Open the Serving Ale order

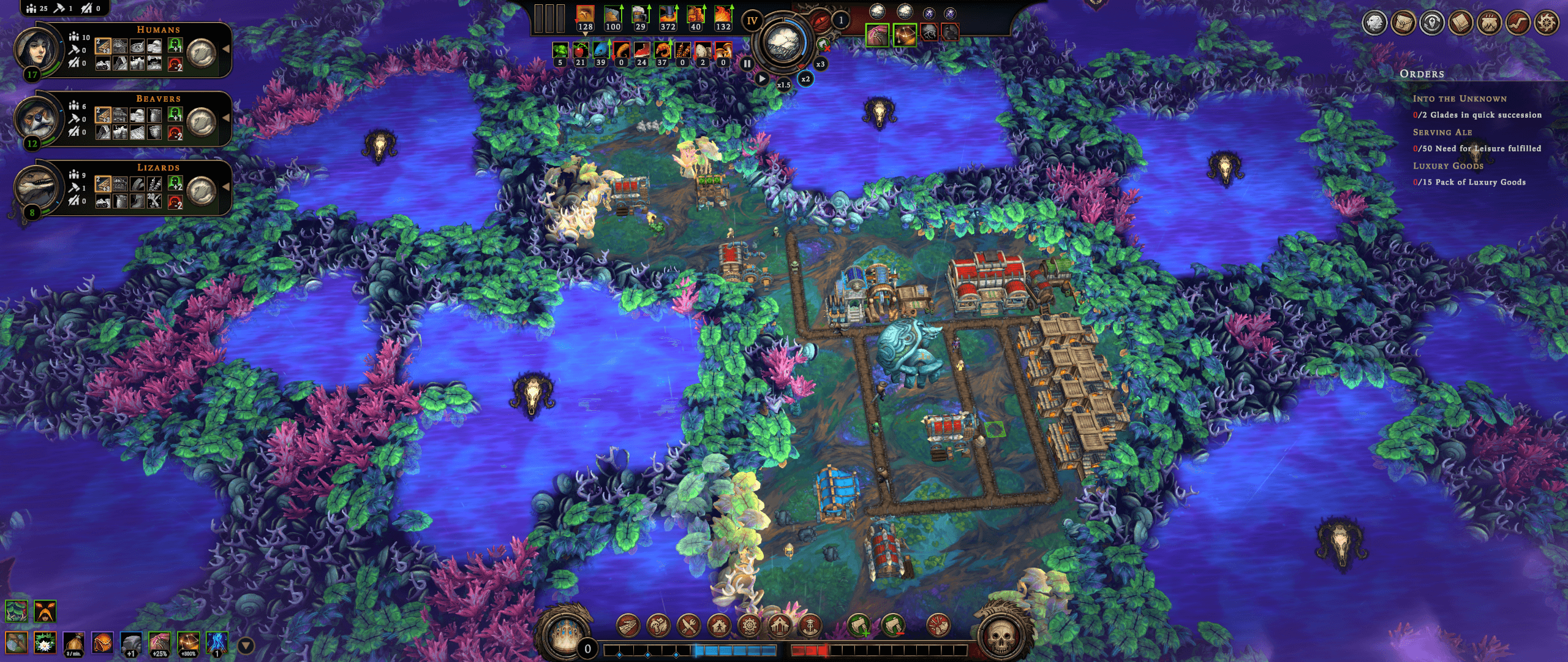(1442, 132)
